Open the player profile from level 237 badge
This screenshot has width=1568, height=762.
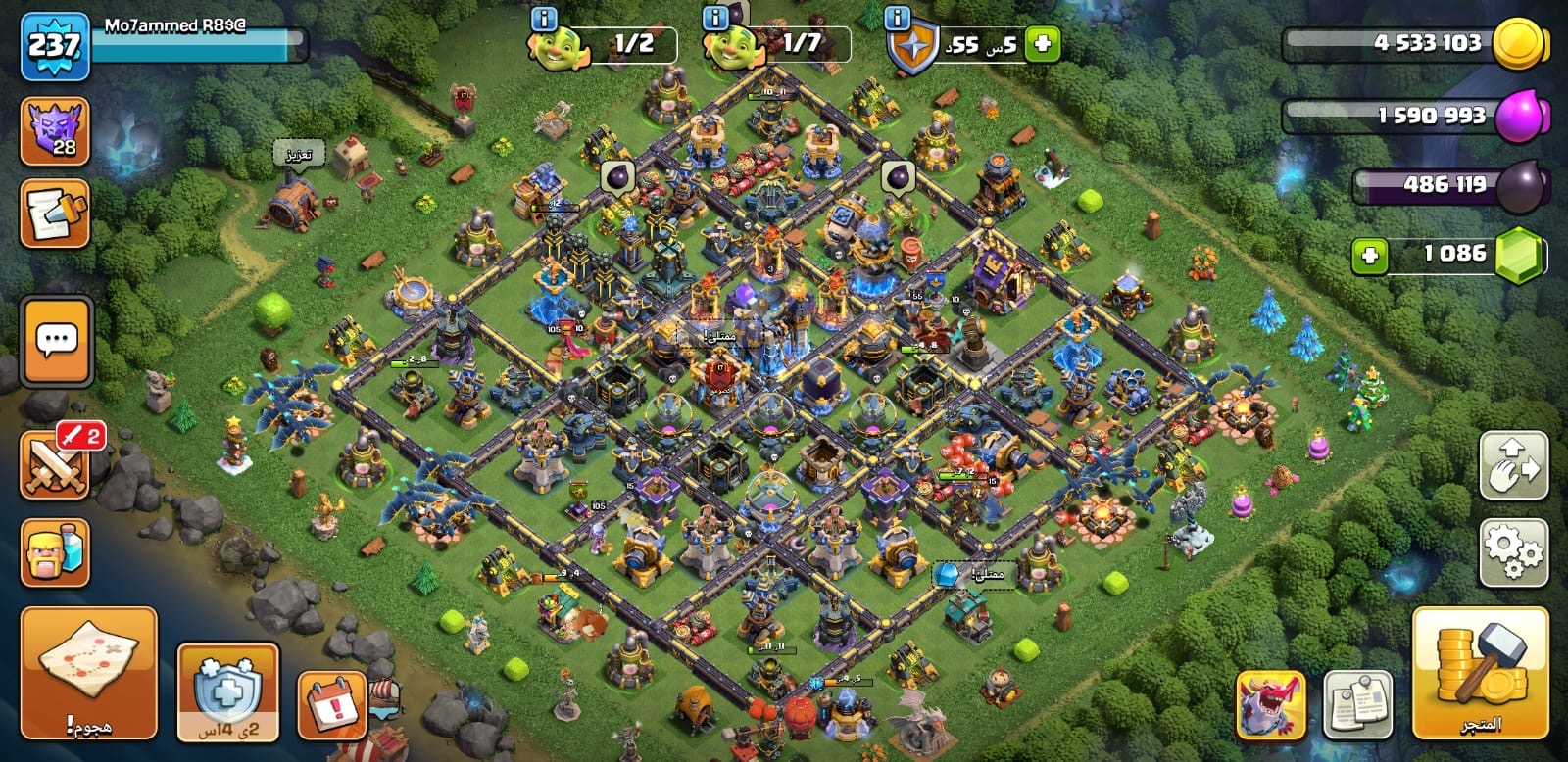[x=55, y=46]
